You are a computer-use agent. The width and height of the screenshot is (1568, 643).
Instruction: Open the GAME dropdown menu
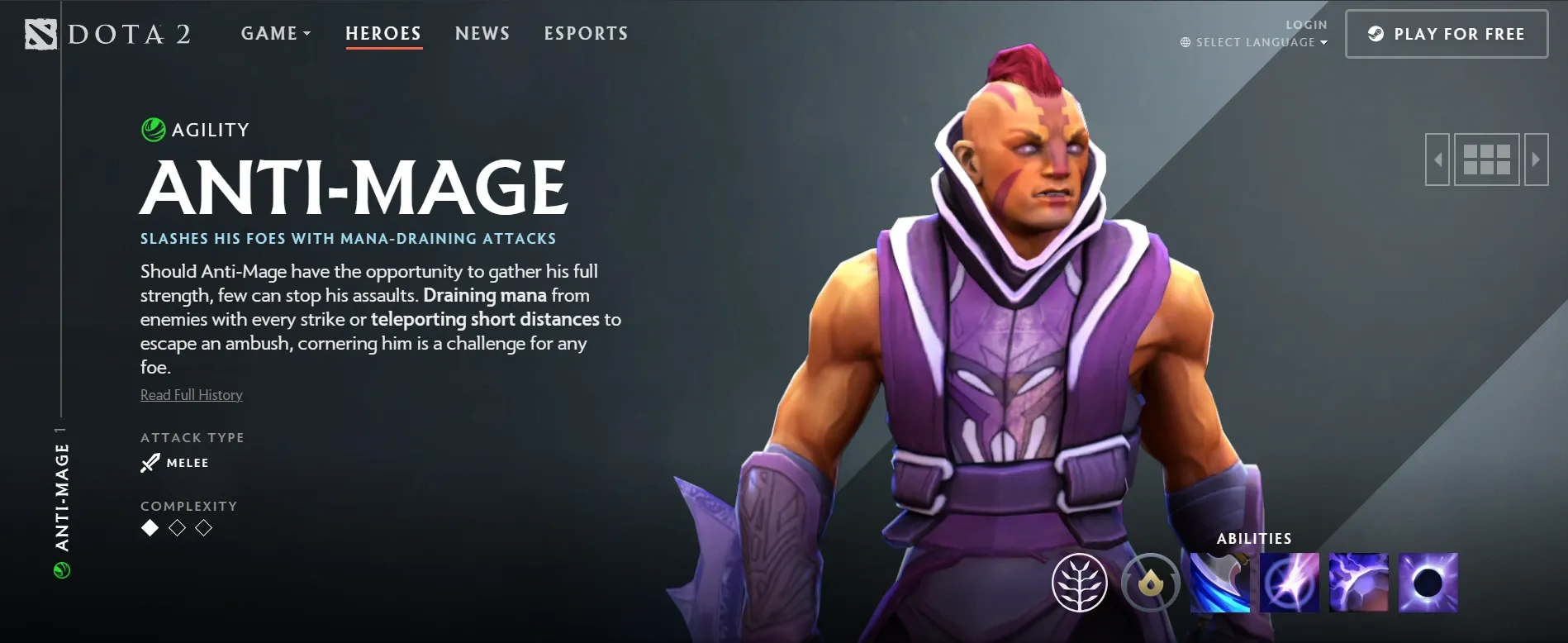click(275, 33)
